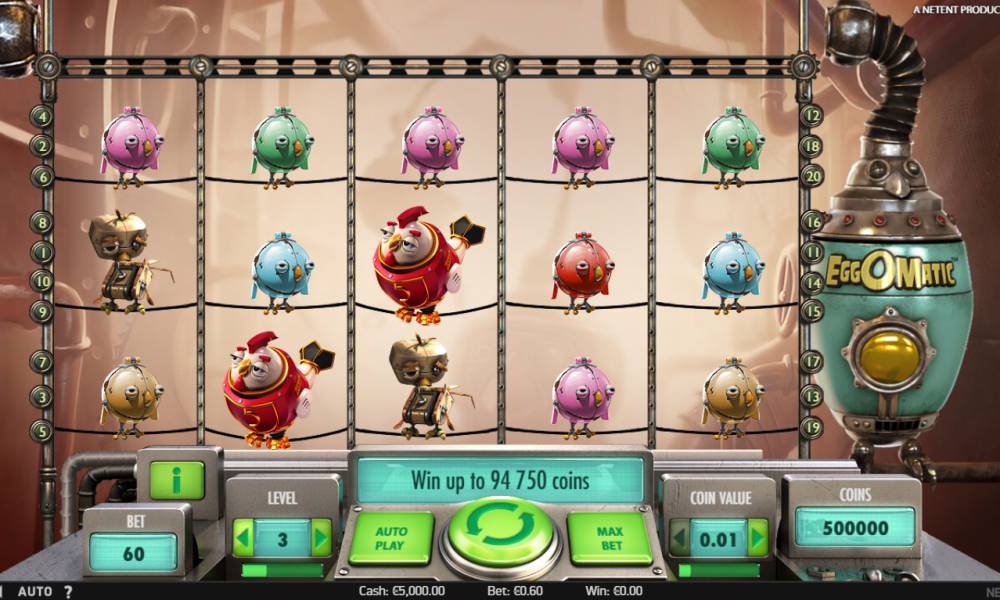Raise the coin value
Screen dimensions: 1000x600
coord(758,538)
